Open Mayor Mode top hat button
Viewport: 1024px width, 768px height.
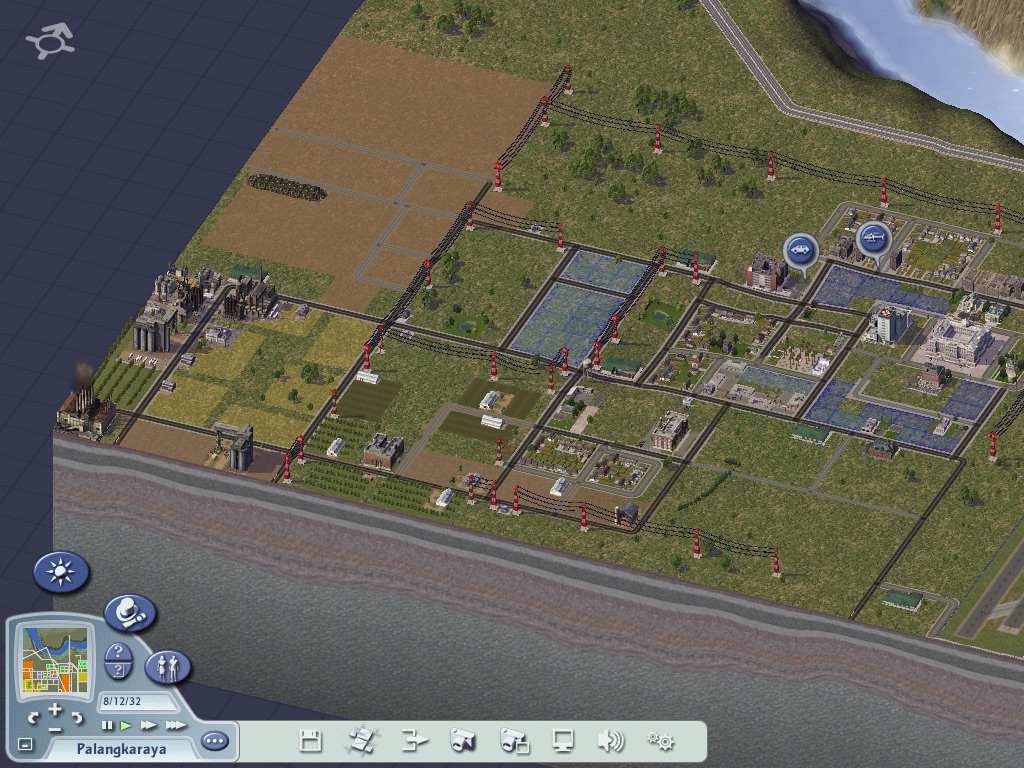point(130,612)
